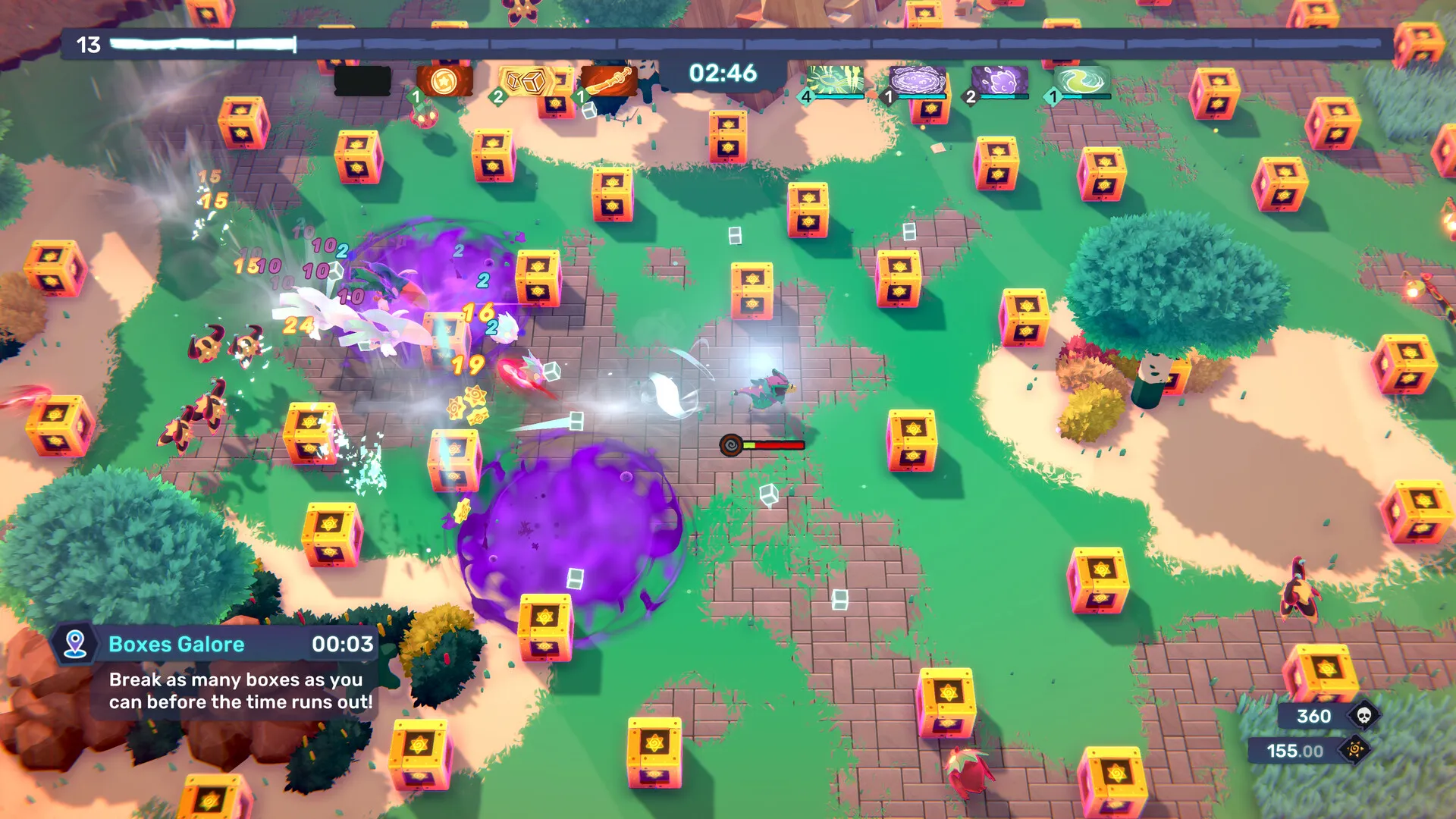Click the Boxes Galore objective title
Image resolution: width=1456 pixels, height=819 pixels.
pos(176,645)
